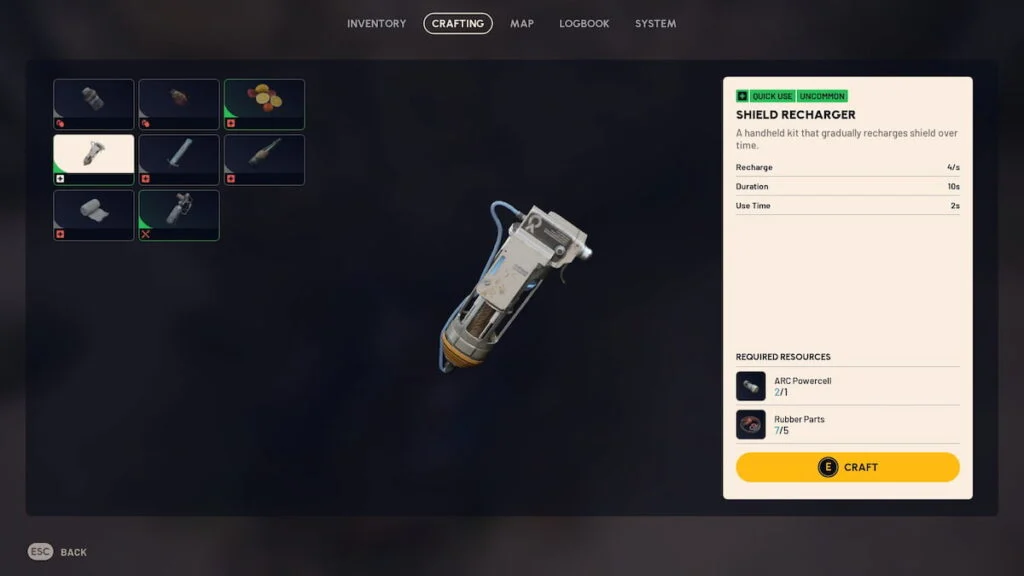This screenshot has width=1024, height=576.
Task: Click the ARC Powercell resource row
Action: tap(847, 386)
